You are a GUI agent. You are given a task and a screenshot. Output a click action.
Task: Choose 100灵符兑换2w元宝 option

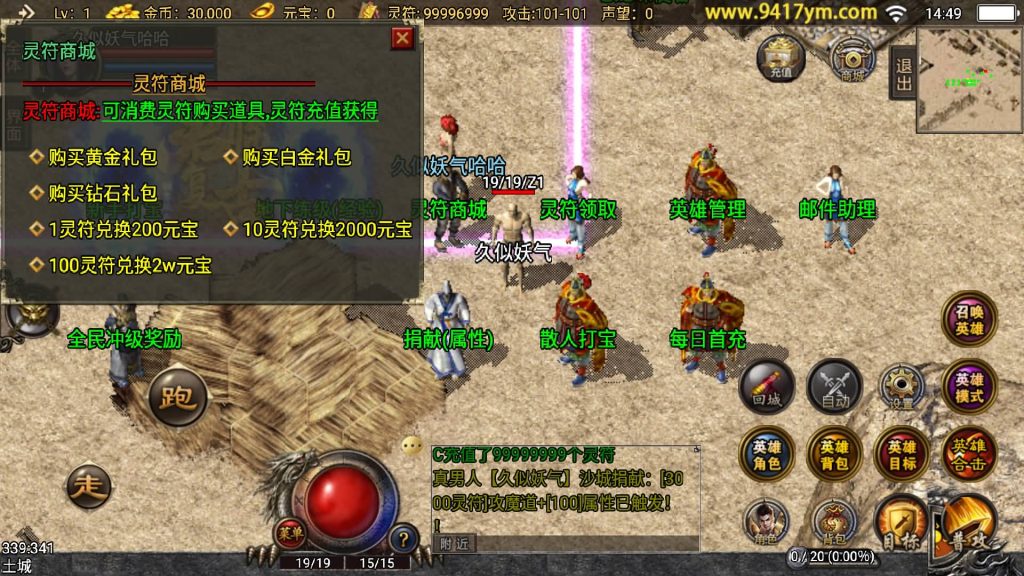[x=130, y=266]
